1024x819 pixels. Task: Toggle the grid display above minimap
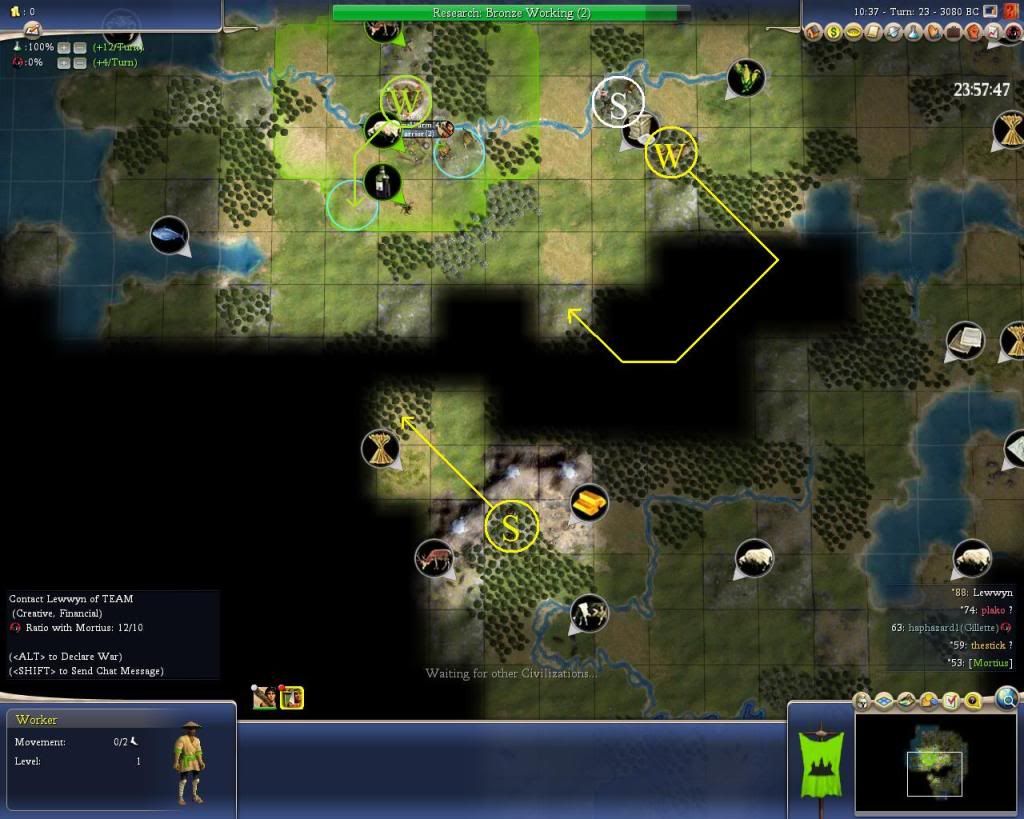tap(886, 701)
